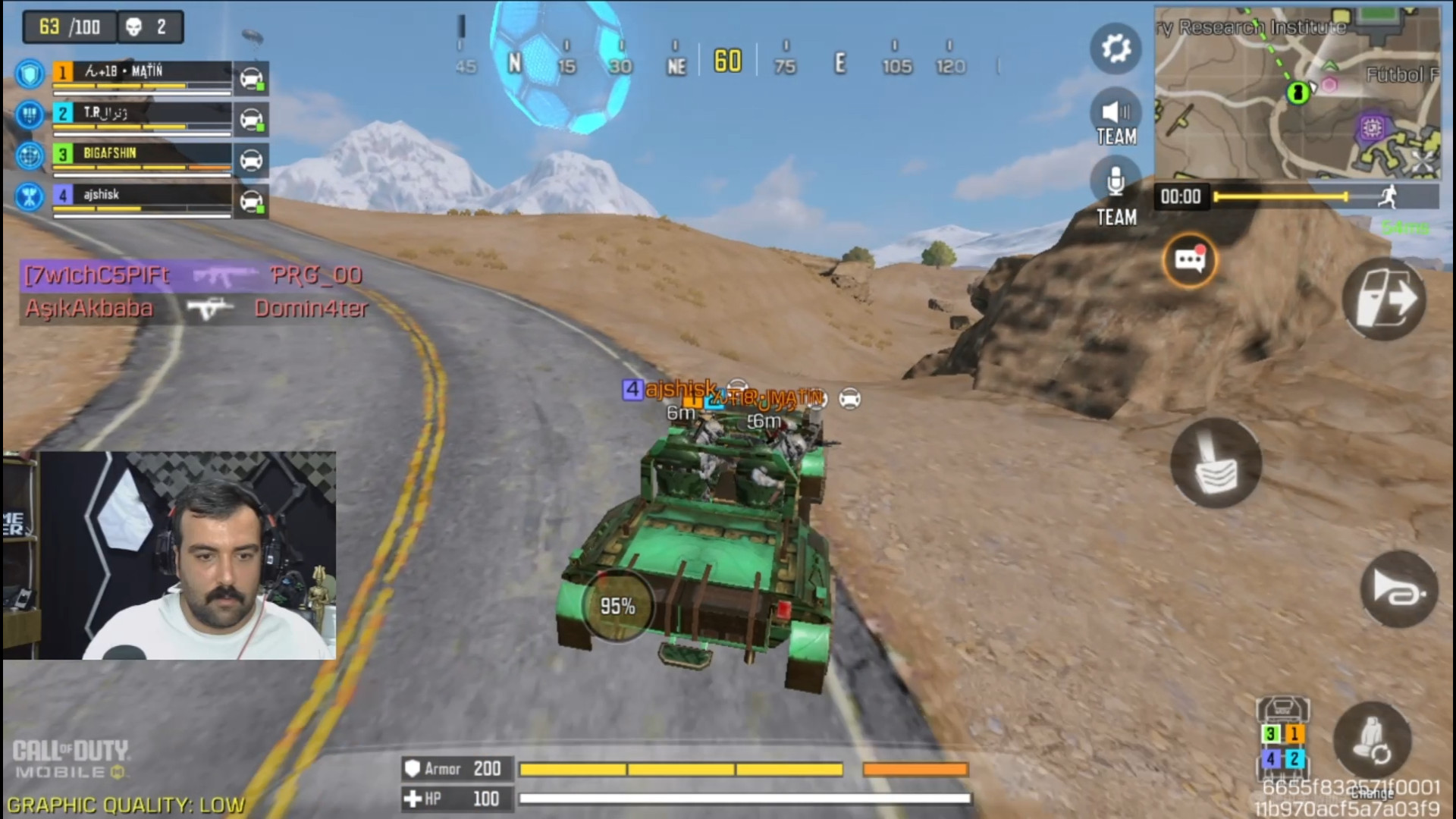This screenshot has height=819, width=1456.
Task: Change seat with the seat swap button
Action: pyautogui.click(x=1372, y=740)
